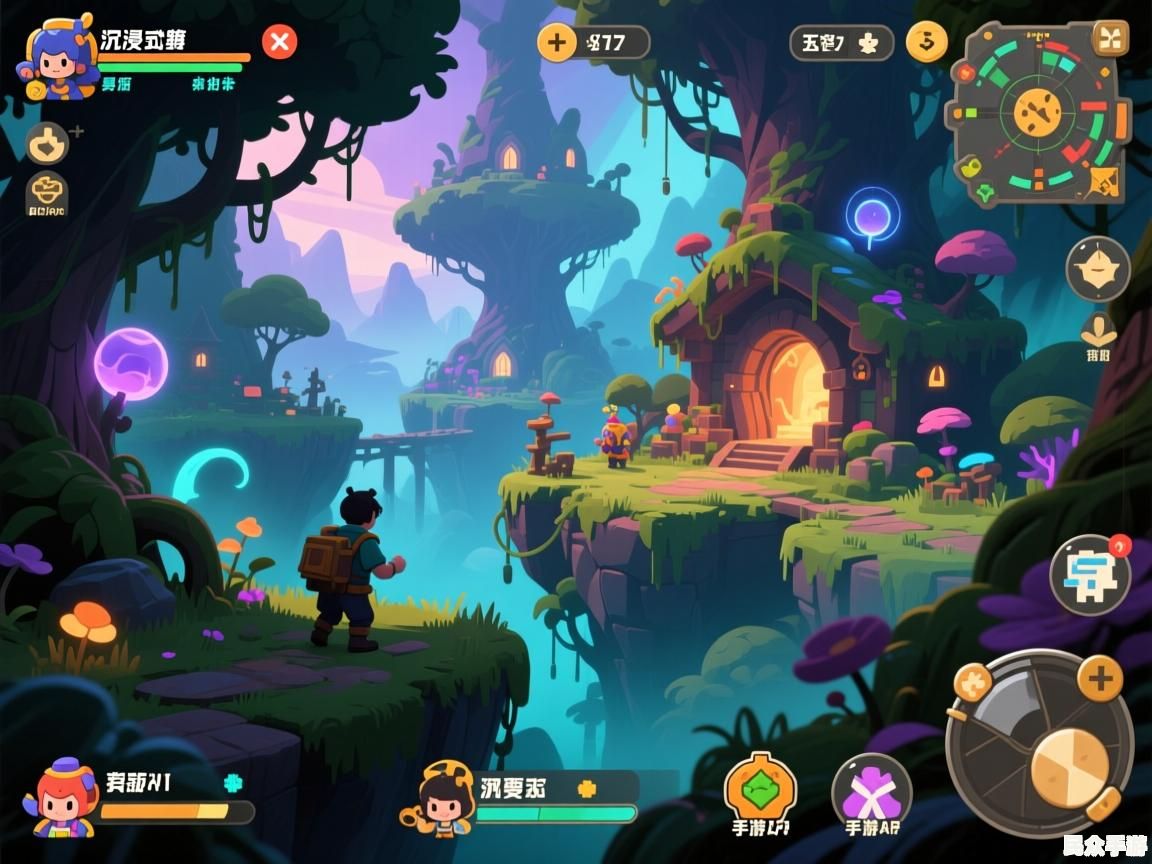
Task: Close the panel with the red X button
Action: 280,42
